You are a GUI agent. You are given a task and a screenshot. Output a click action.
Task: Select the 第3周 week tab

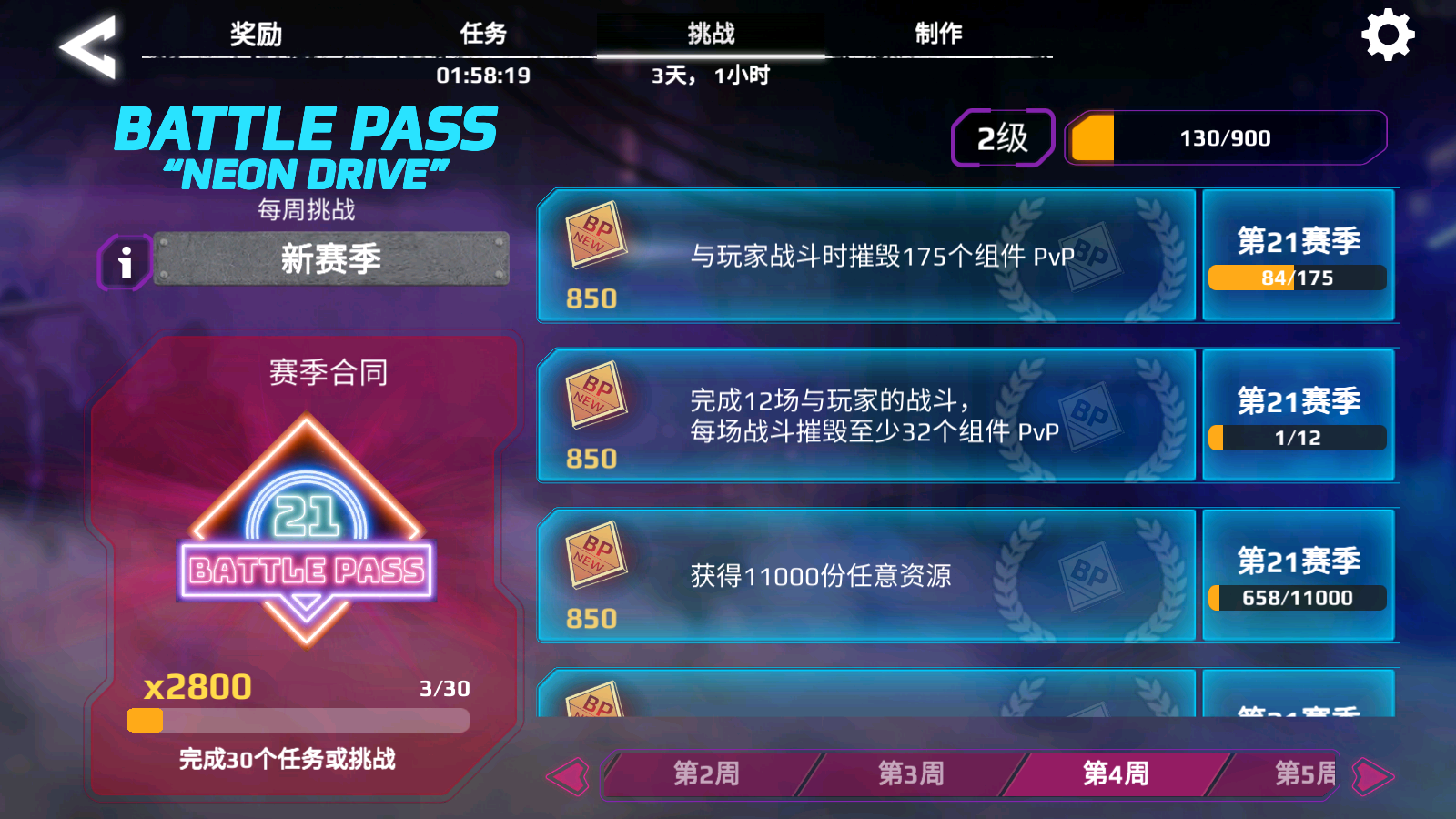click(910, 775)
